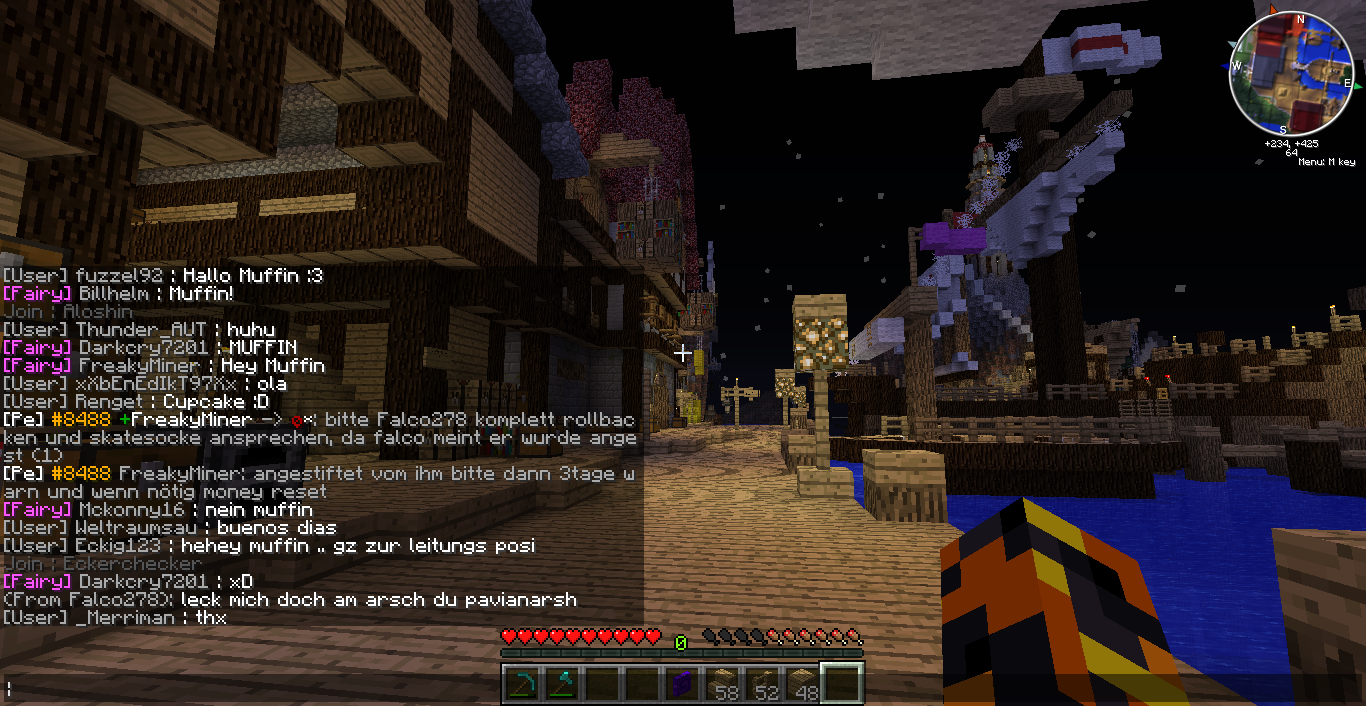Screen dimensions: 1366x706
Task: Click the _Merriman 'thx' chat line
Action: tap(115, 618)
